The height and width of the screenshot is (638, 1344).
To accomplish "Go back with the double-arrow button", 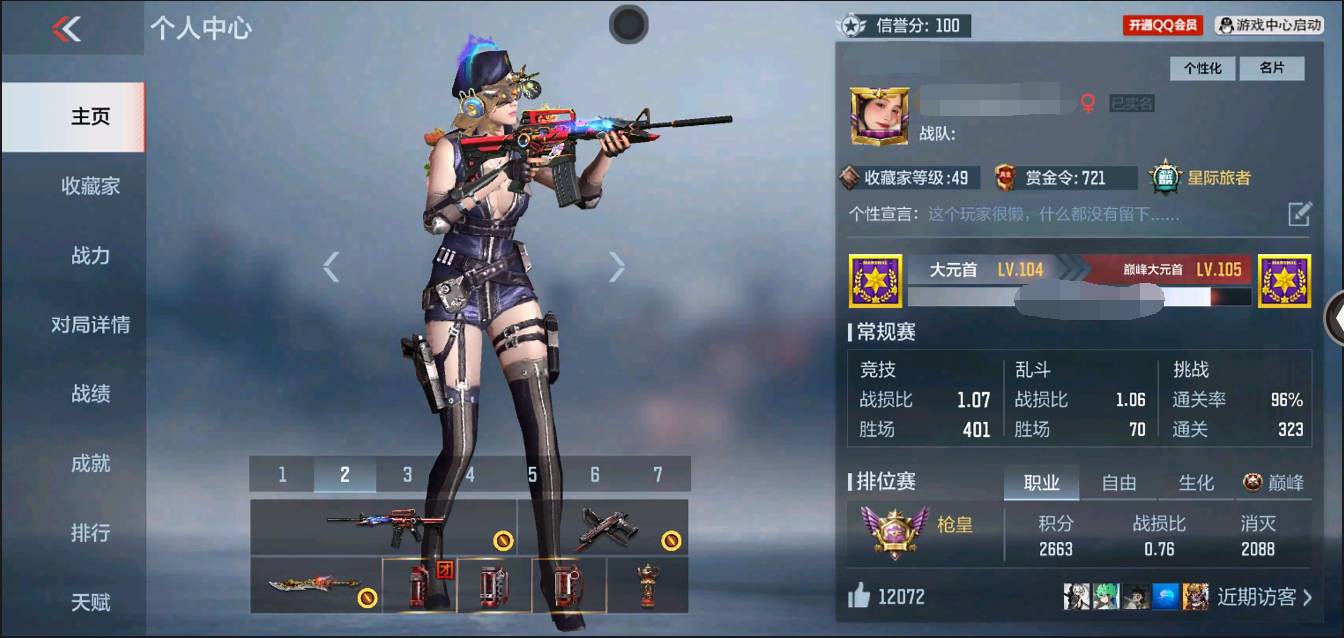I will click(66, 29).
